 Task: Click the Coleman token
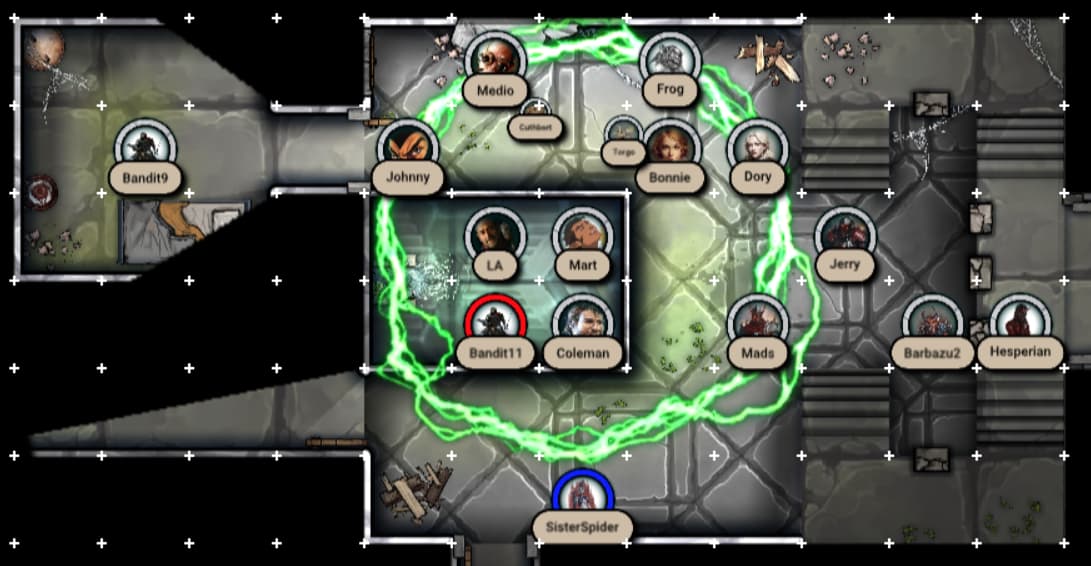point(582,324)
